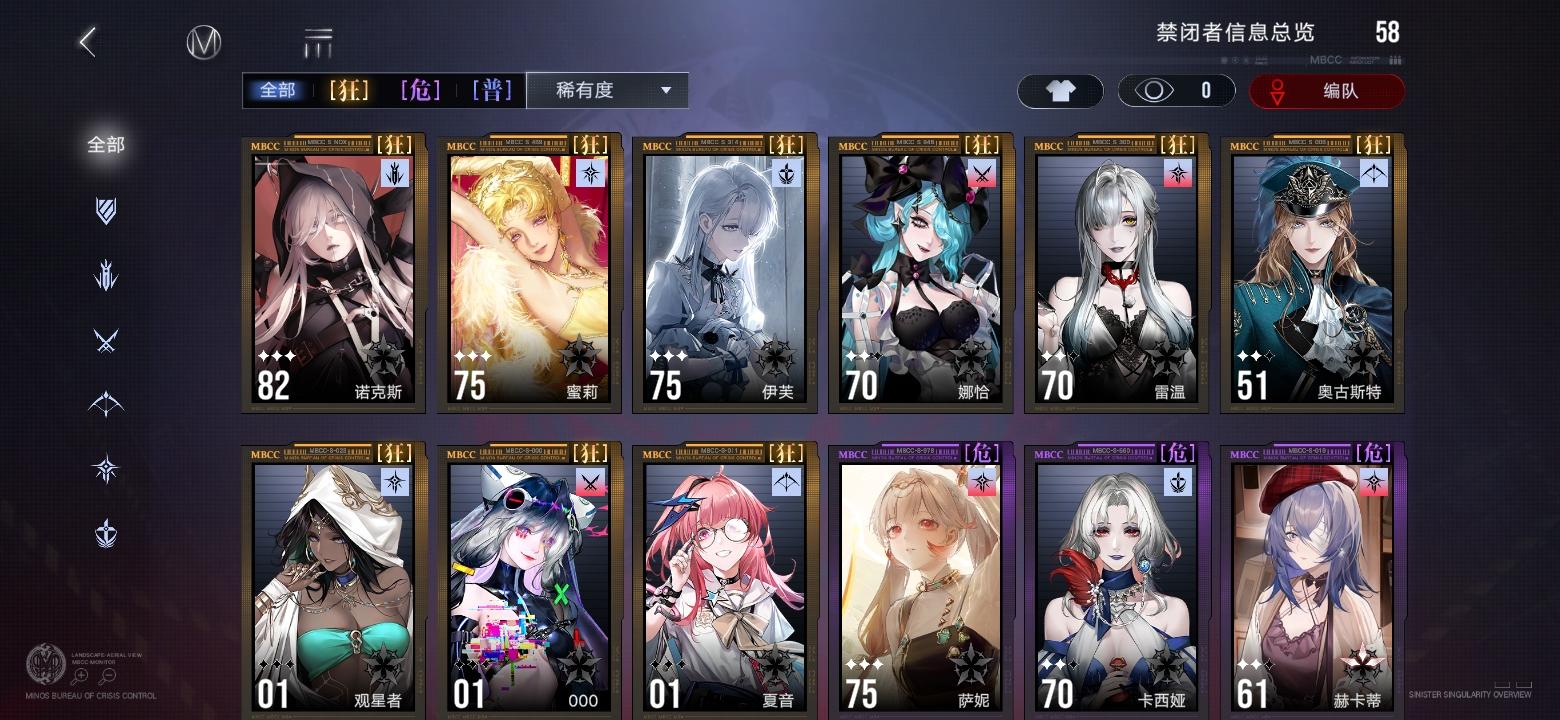Select the dagger class filter icon
This screenshot has height=720, width=1560.
(x=105, y=276)
